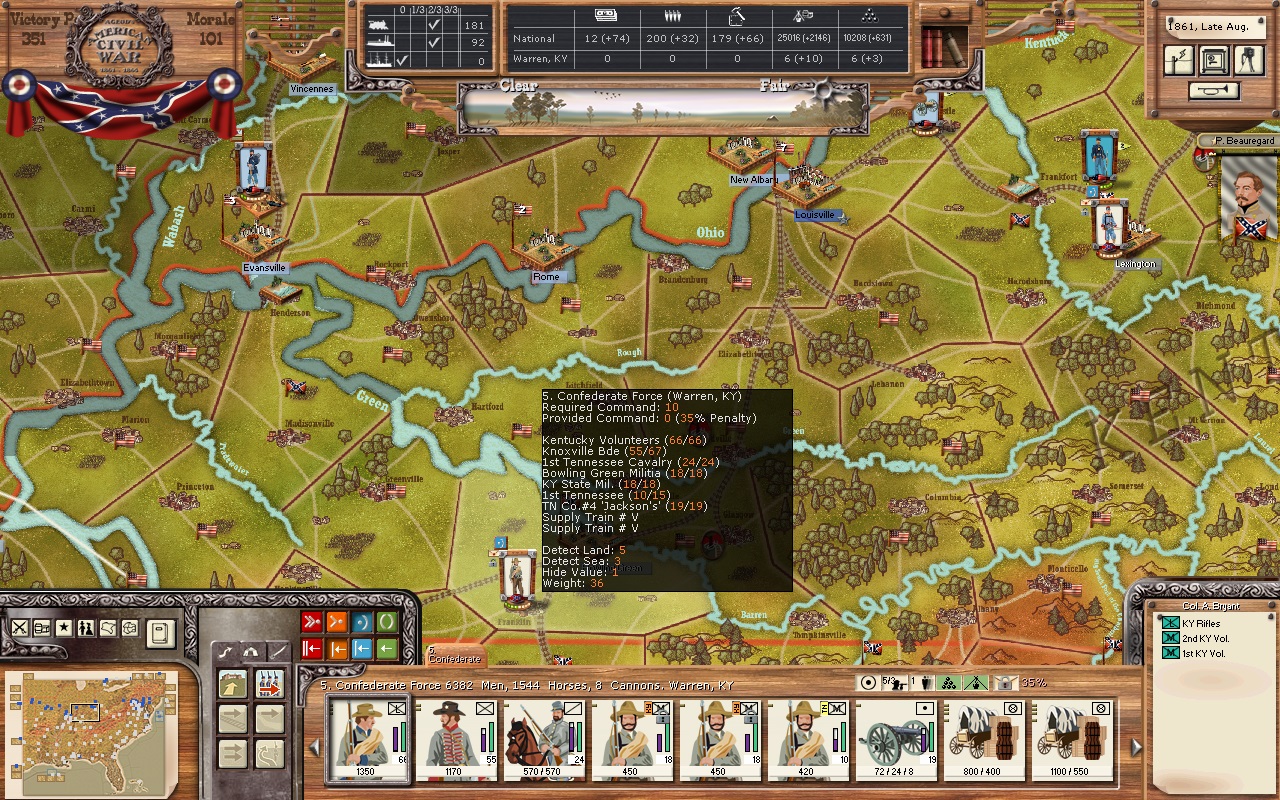Open the message ledger book icon
1280x800 pixels.
pos(161,632)
